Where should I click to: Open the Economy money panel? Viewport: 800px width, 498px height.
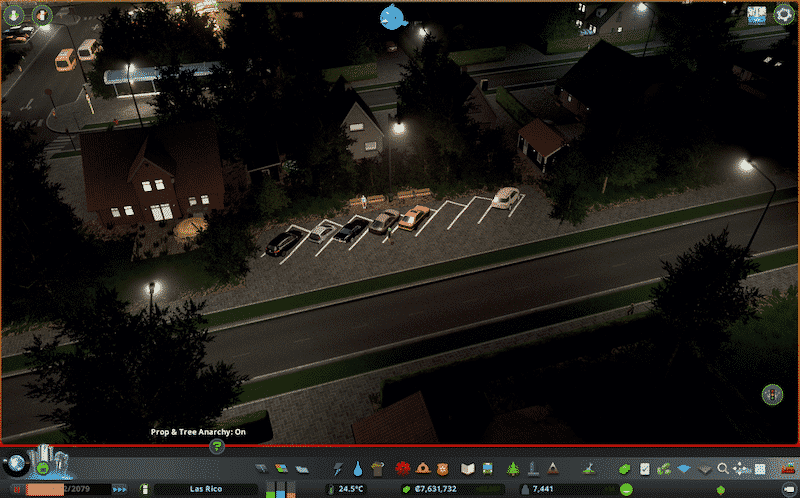point(625,468)
